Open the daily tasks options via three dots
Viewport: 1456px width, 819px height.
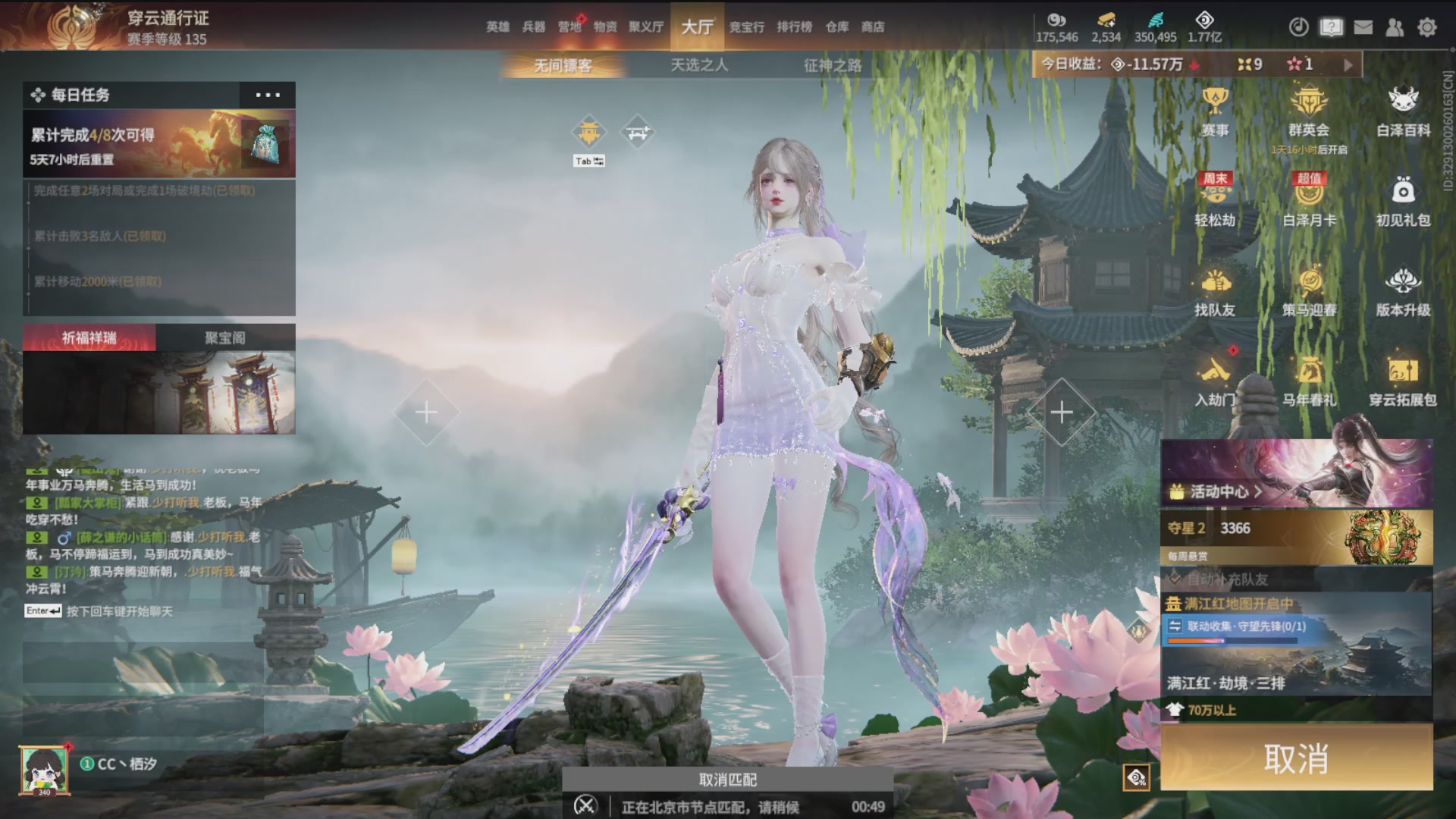[267, 95]
